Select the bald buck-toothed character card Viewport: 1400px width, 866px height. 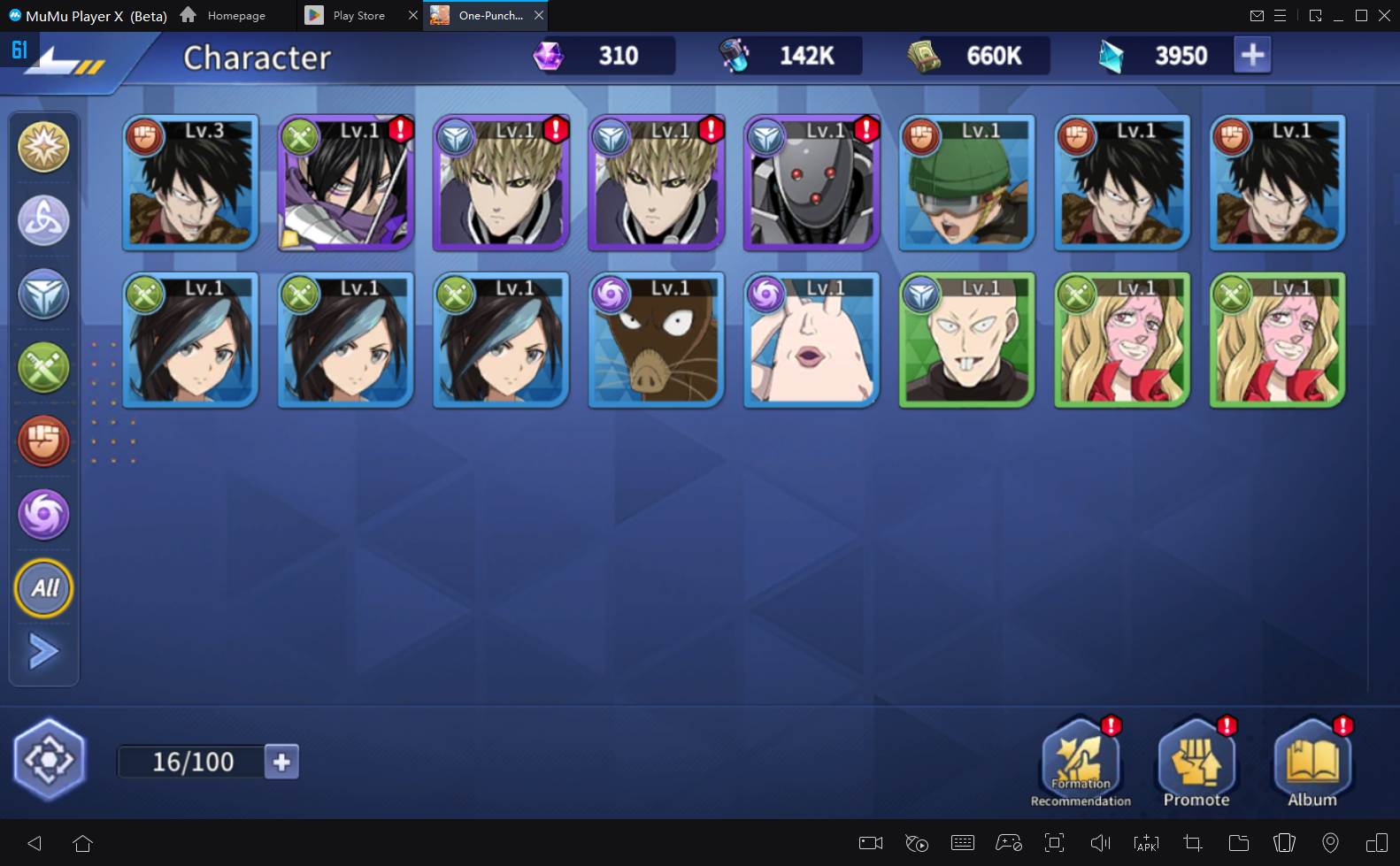(966, 341)
